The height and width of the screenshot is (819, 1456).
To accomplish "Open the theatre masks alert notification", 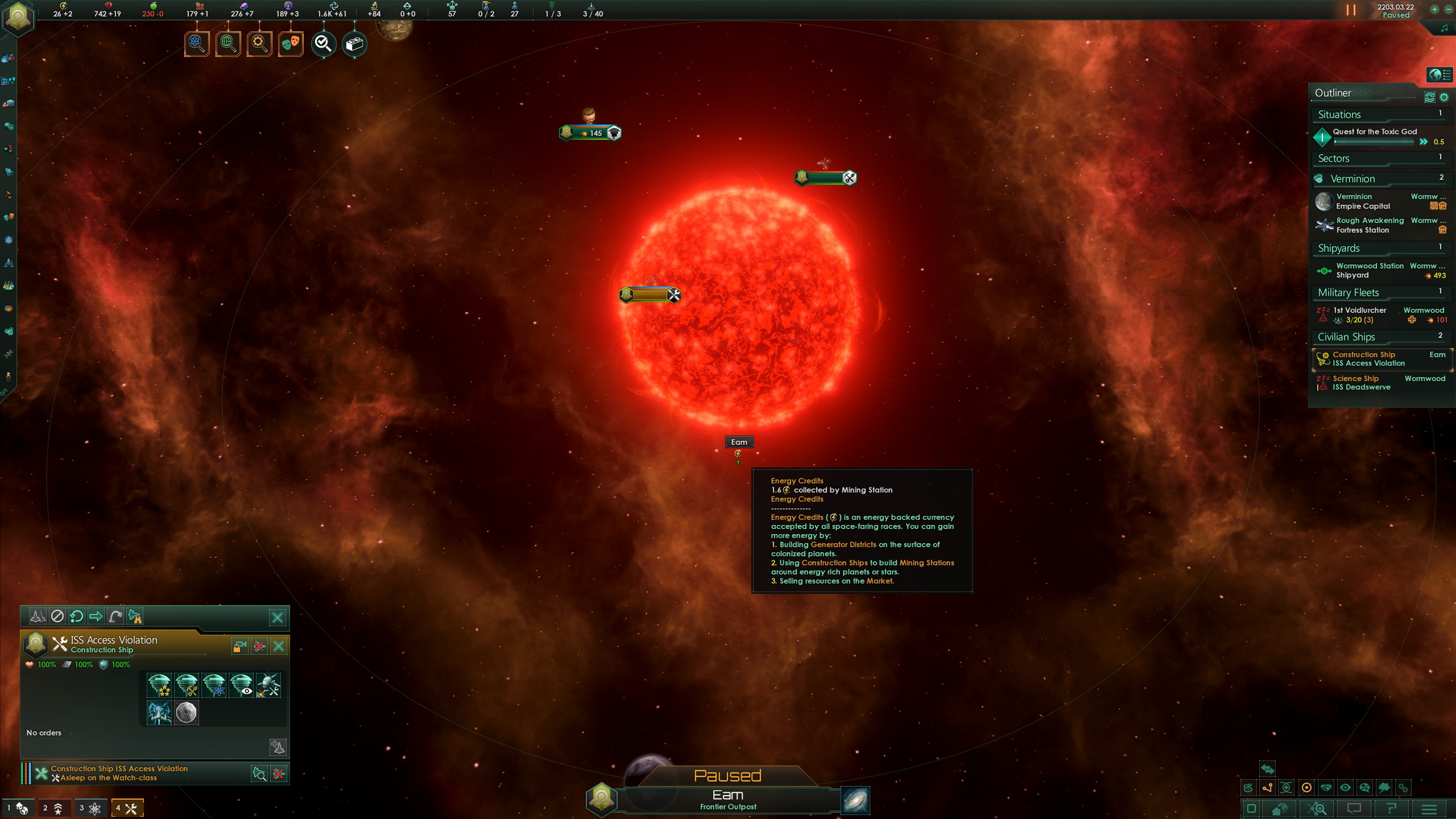I will [291, 44].
